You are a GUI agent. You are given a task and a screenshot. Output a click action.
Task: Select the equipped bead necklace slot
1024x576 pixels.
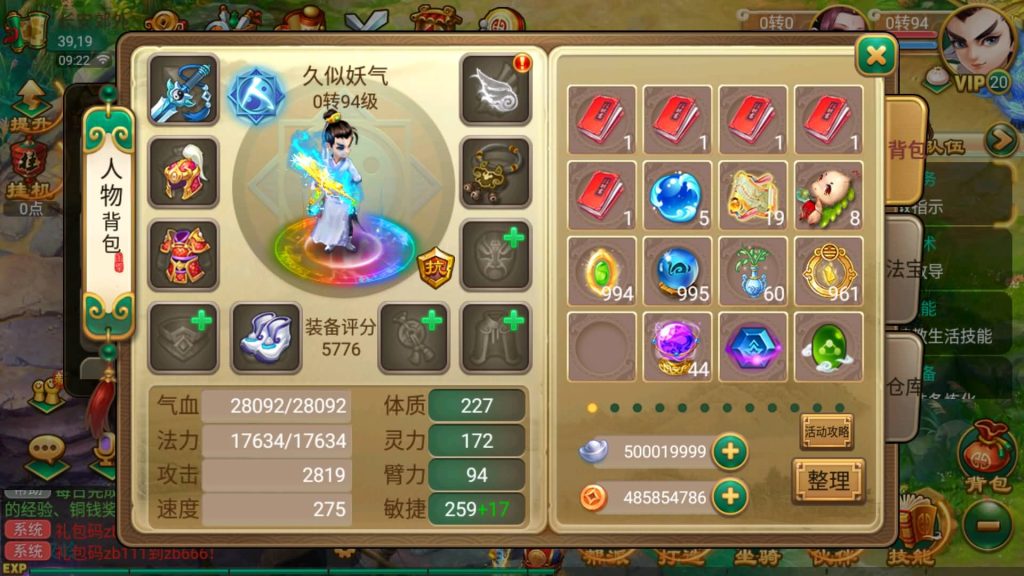pyautogui.click(x=495, y=173)
